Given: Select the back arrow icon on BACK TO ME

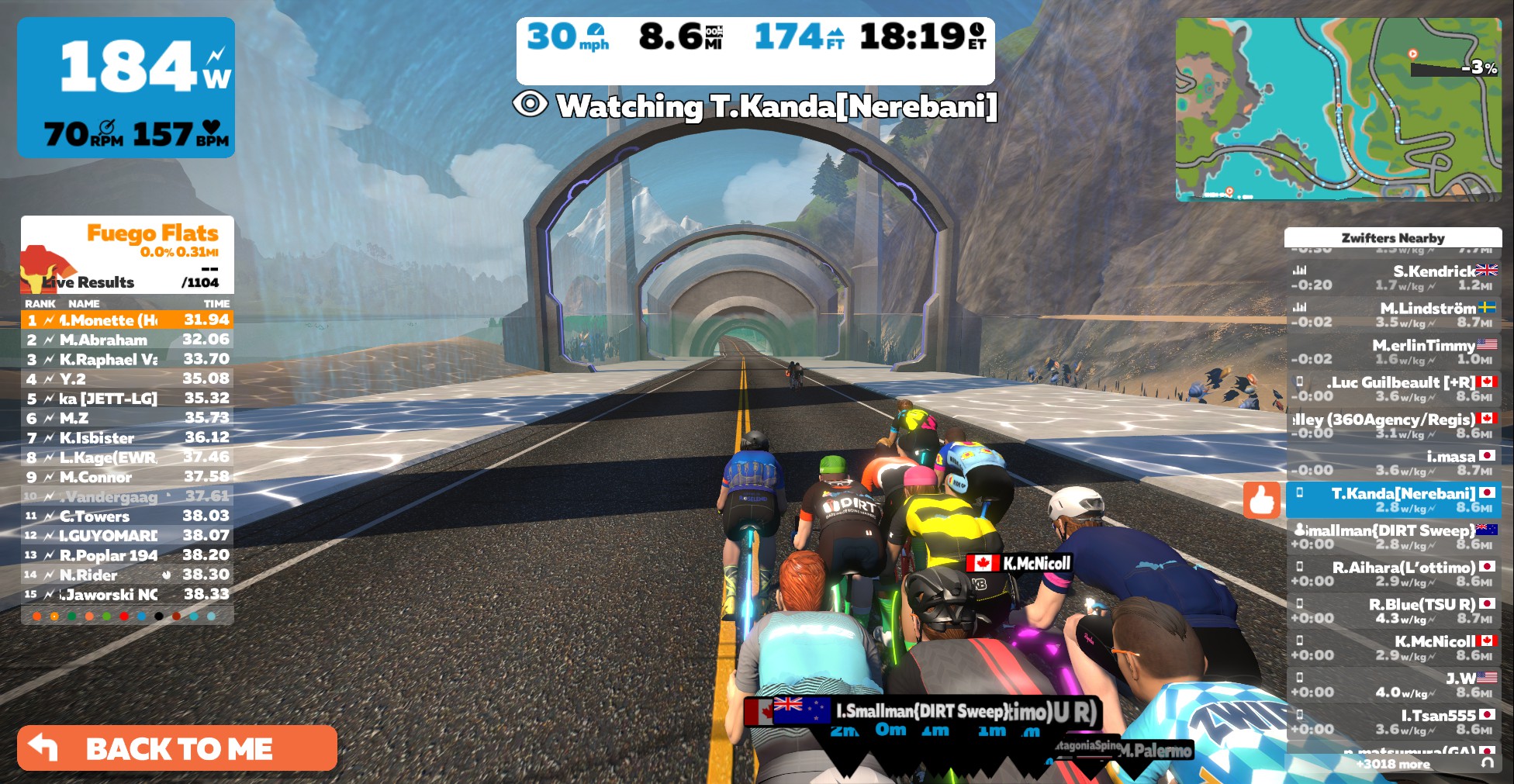Looking at the screenshot, I should tap(43, 748).
